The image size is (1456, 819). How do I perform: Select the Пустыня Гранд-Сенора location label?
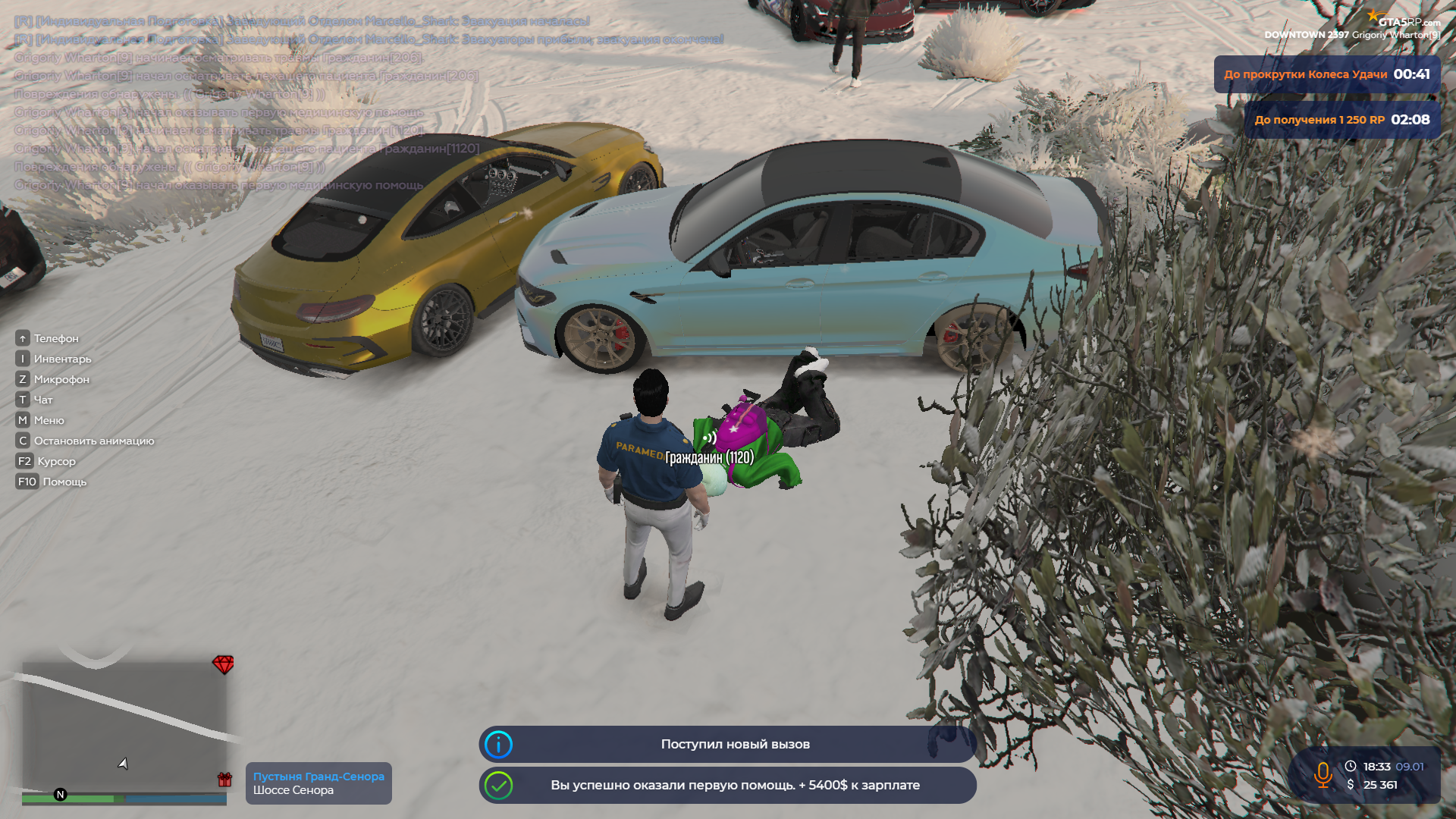pyautogui.click(x=318, y=783)
